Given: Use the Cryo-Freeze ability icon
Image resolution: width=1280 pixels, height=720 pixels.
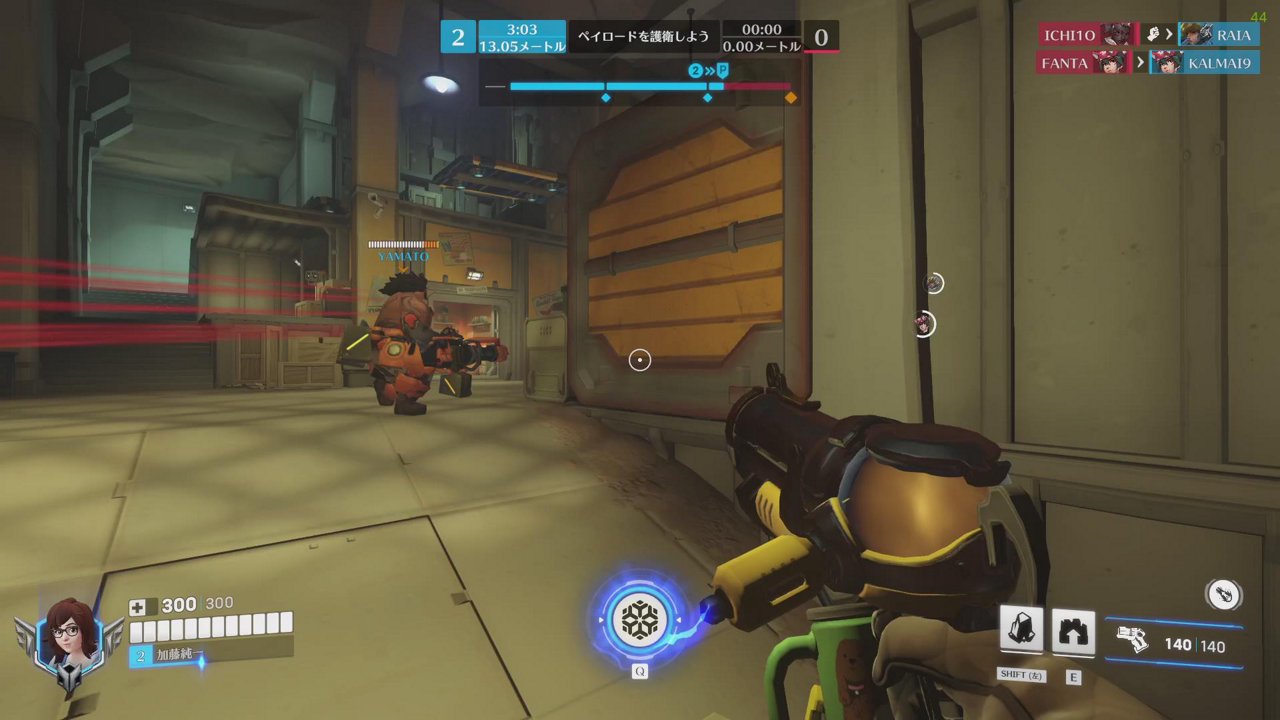Looking at the screenshot, I should [1022, 631].
